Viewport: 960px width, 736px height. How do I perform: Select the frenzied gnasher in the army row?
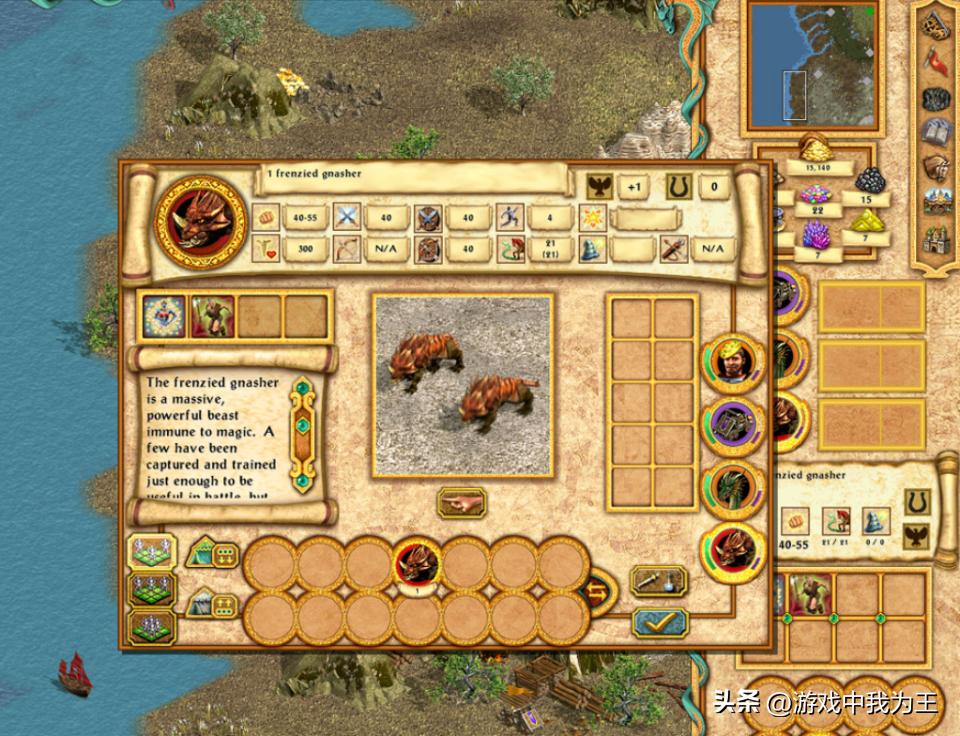click(x=417, y=564)
